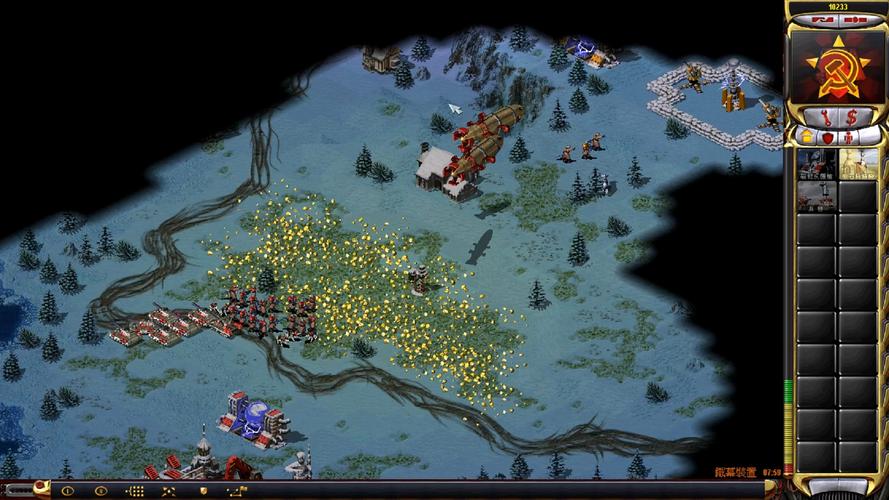Activate the dotted grid formation command icon
Image resolution: width=889 pixels, height=500 pixels.
tap(137, 491)
